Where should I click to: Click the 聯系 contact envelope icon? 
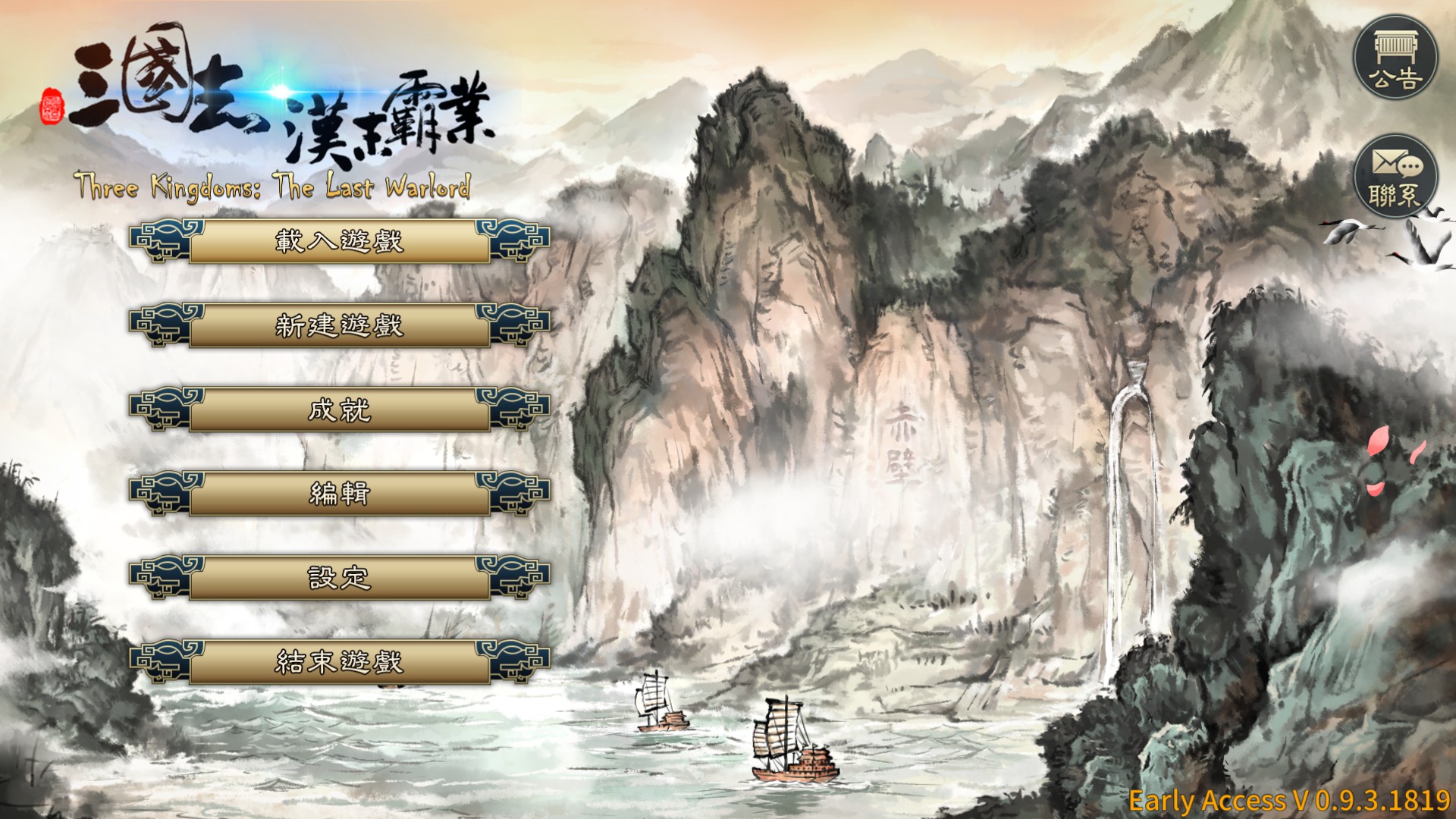click(x=1396, y=177)
